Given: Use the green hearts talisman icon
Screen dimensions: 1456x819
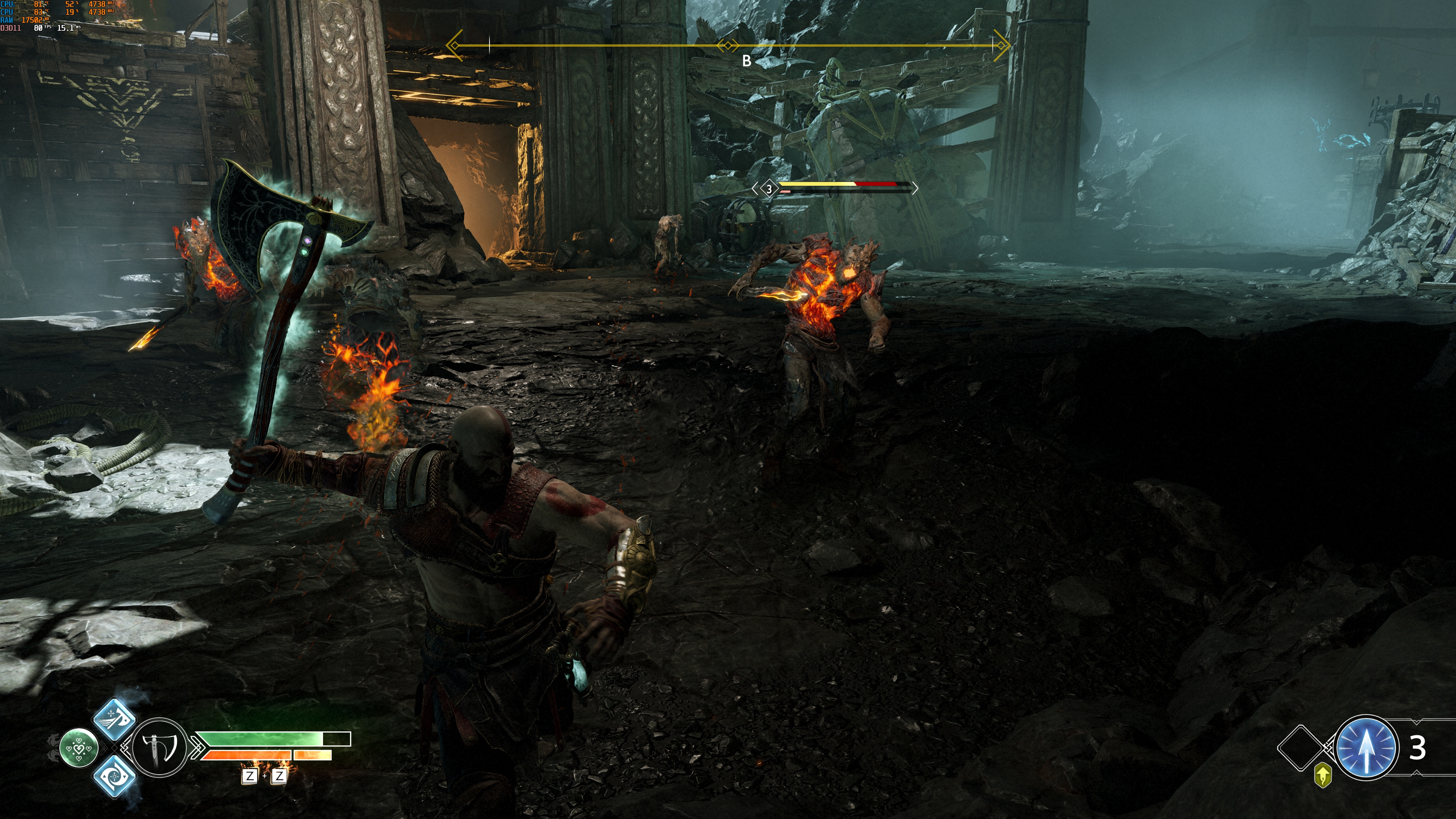Looking at the screenshot, I should point(79,748).
